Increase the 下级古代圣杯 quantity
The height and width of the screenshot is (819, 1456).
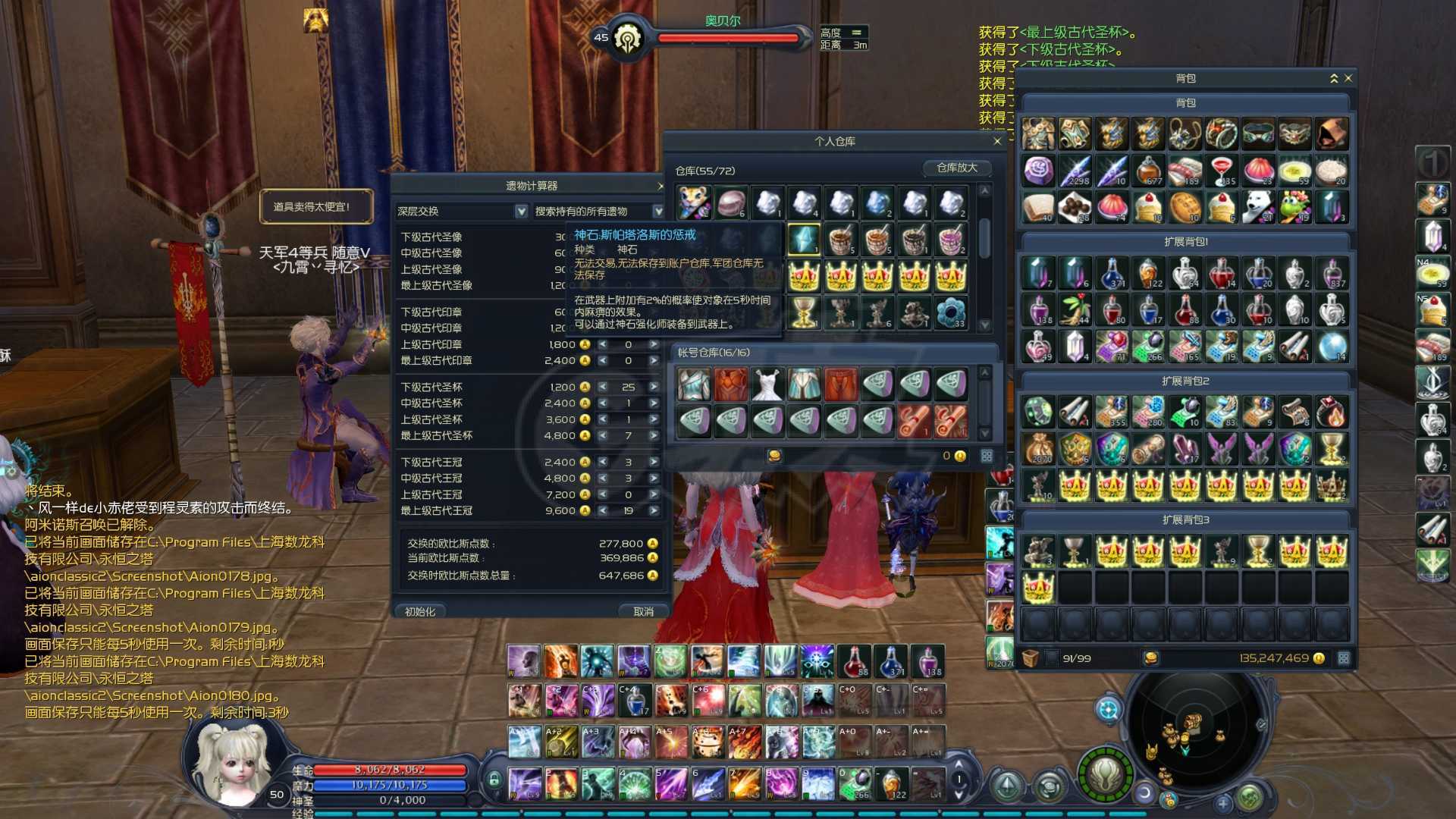pyautogui.click(x=654, y=387)
